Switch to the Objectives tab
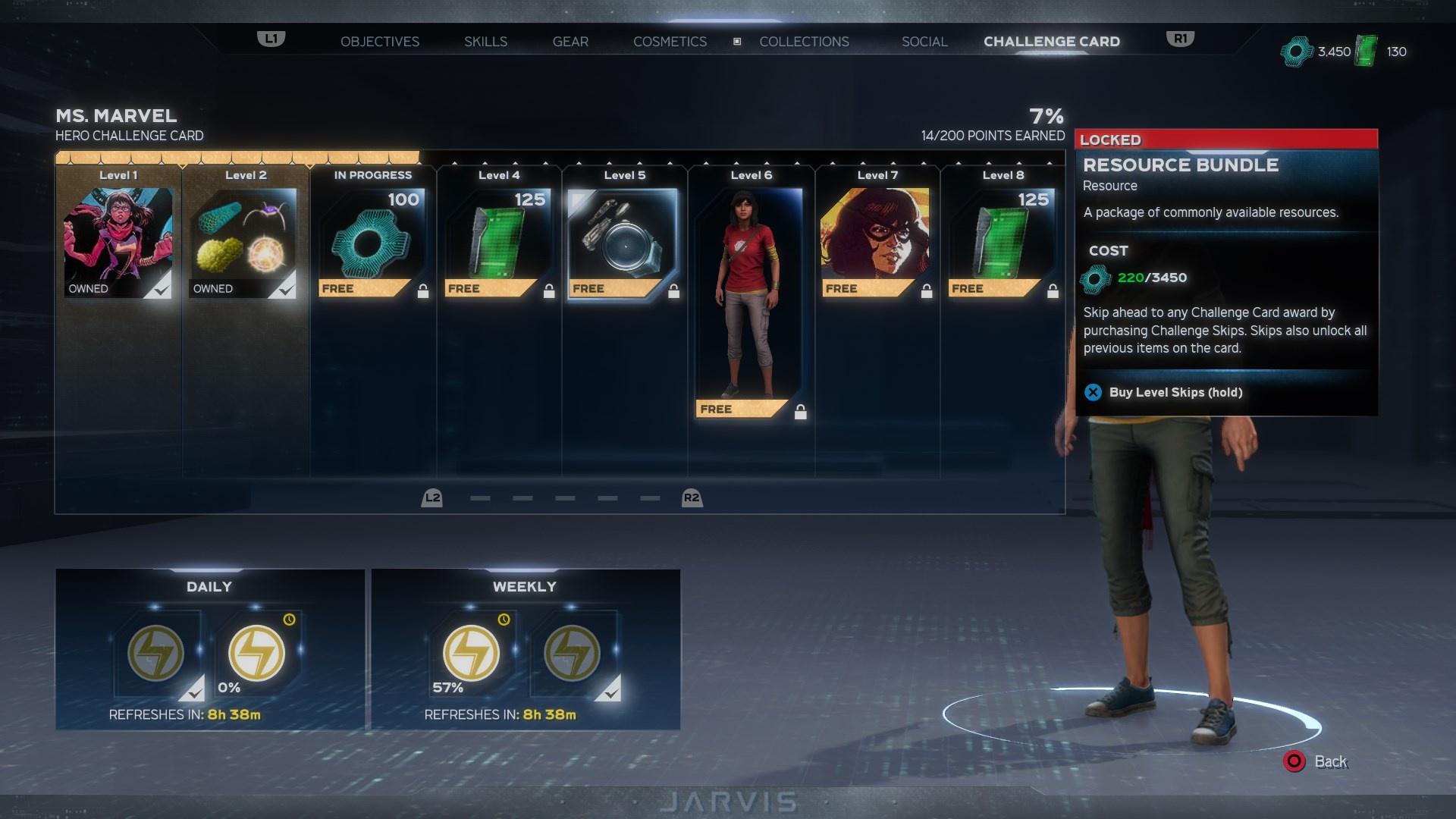 379,42
